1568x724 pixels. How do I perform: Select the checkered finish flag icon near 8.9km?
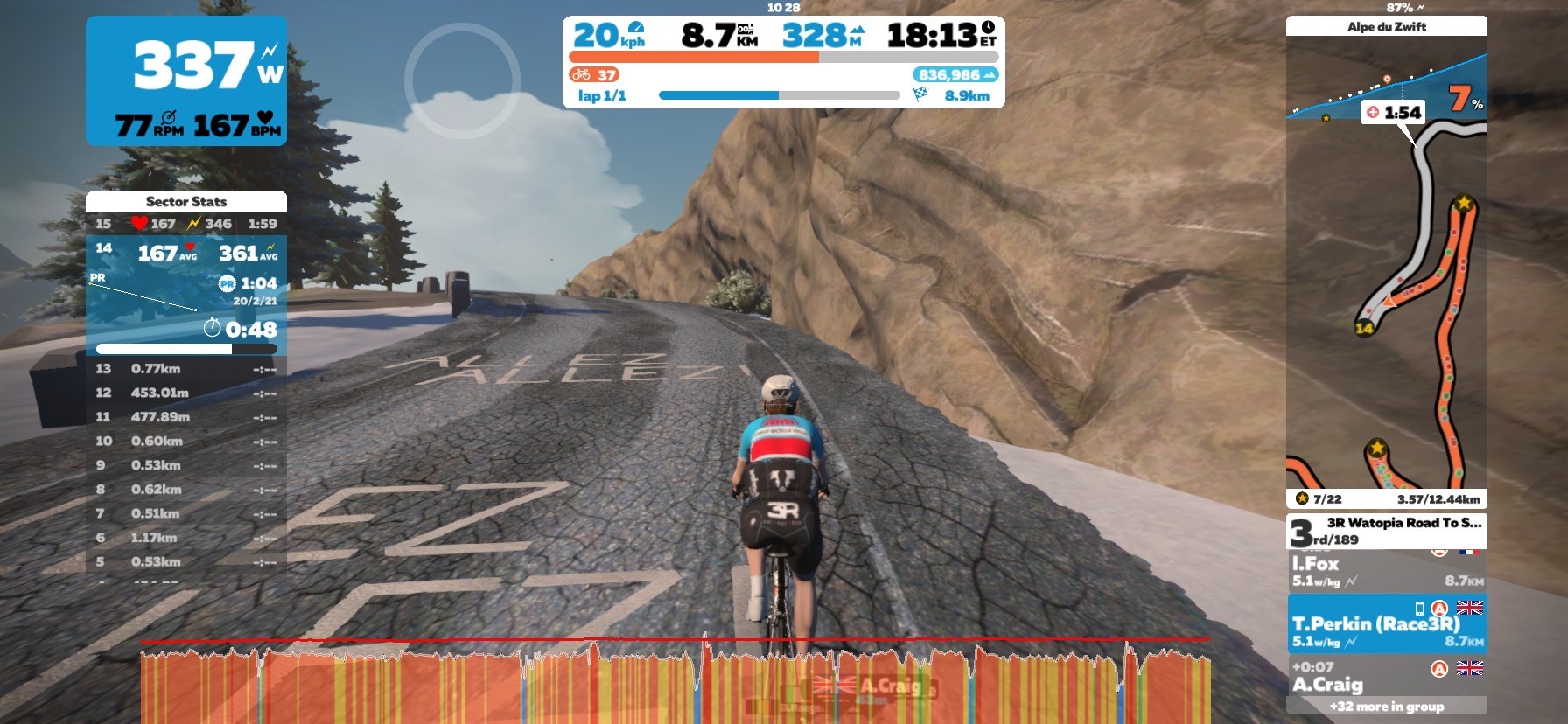pos(920,94)
